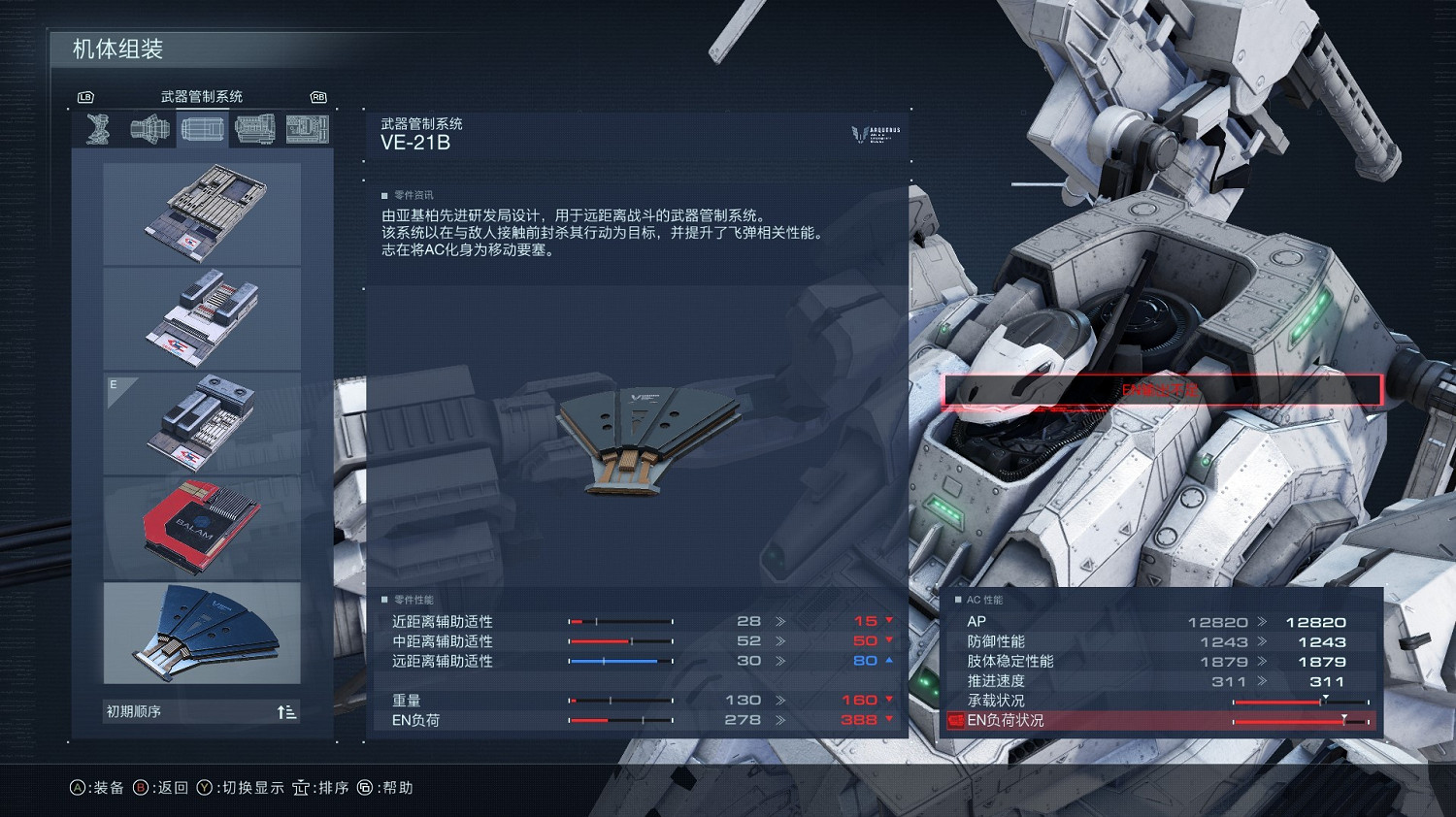Screen dimensions: 1456x817
Task: Select the Expansion category icon
Action: click(308, 128)
